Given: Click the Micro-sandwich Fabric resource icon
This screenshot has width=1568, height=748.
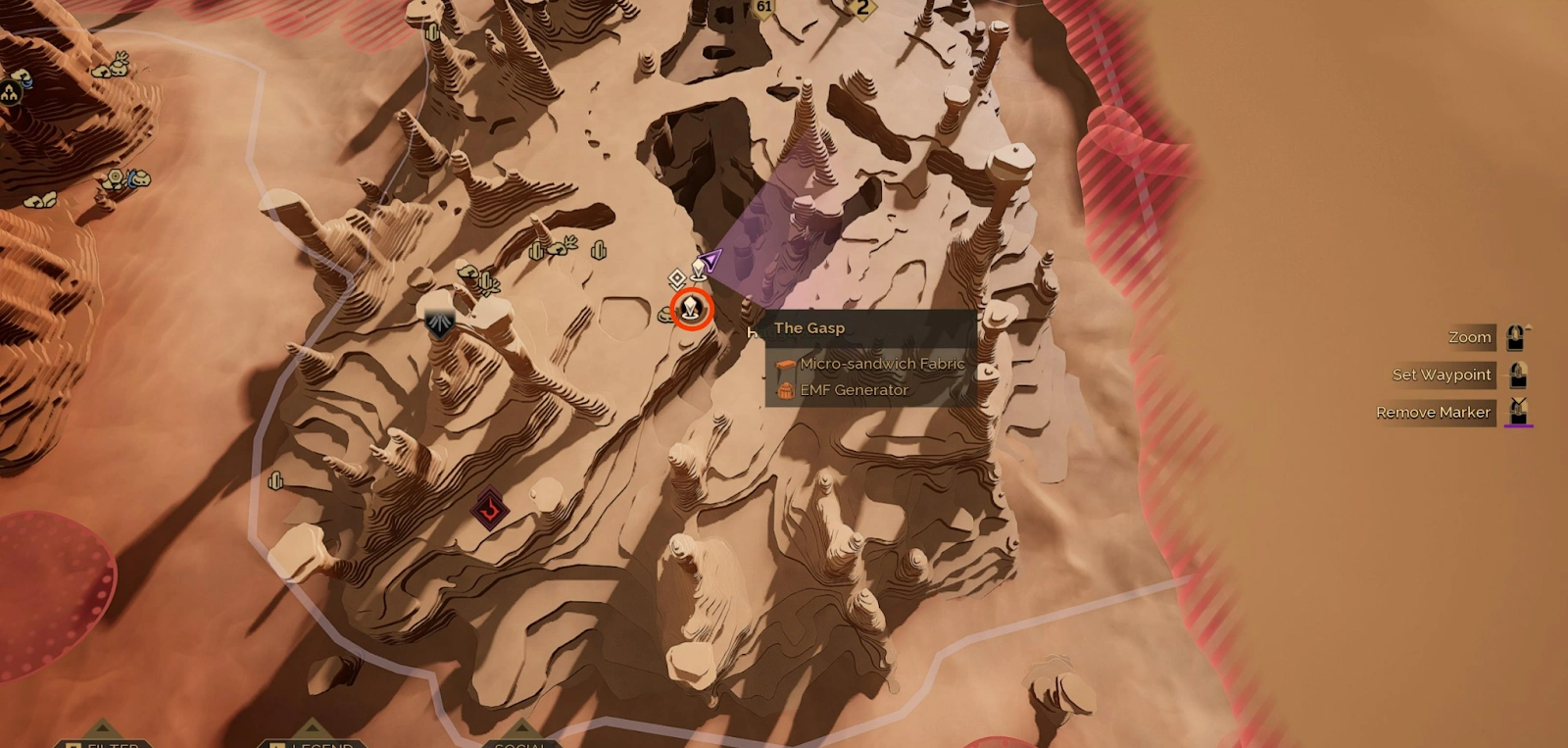Looking at the screenshot, I should [785, 364].
